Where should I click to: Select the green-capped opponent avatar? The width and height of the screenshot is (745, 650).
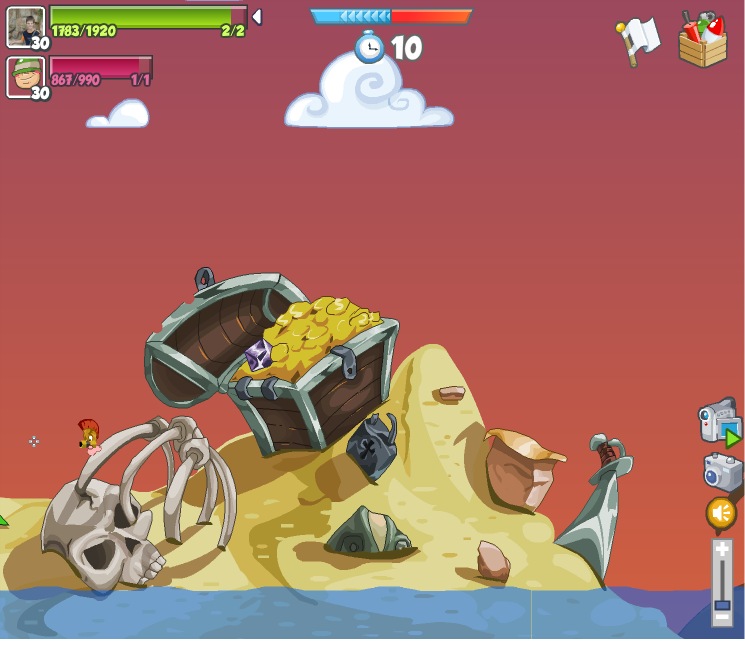(25, 76)
